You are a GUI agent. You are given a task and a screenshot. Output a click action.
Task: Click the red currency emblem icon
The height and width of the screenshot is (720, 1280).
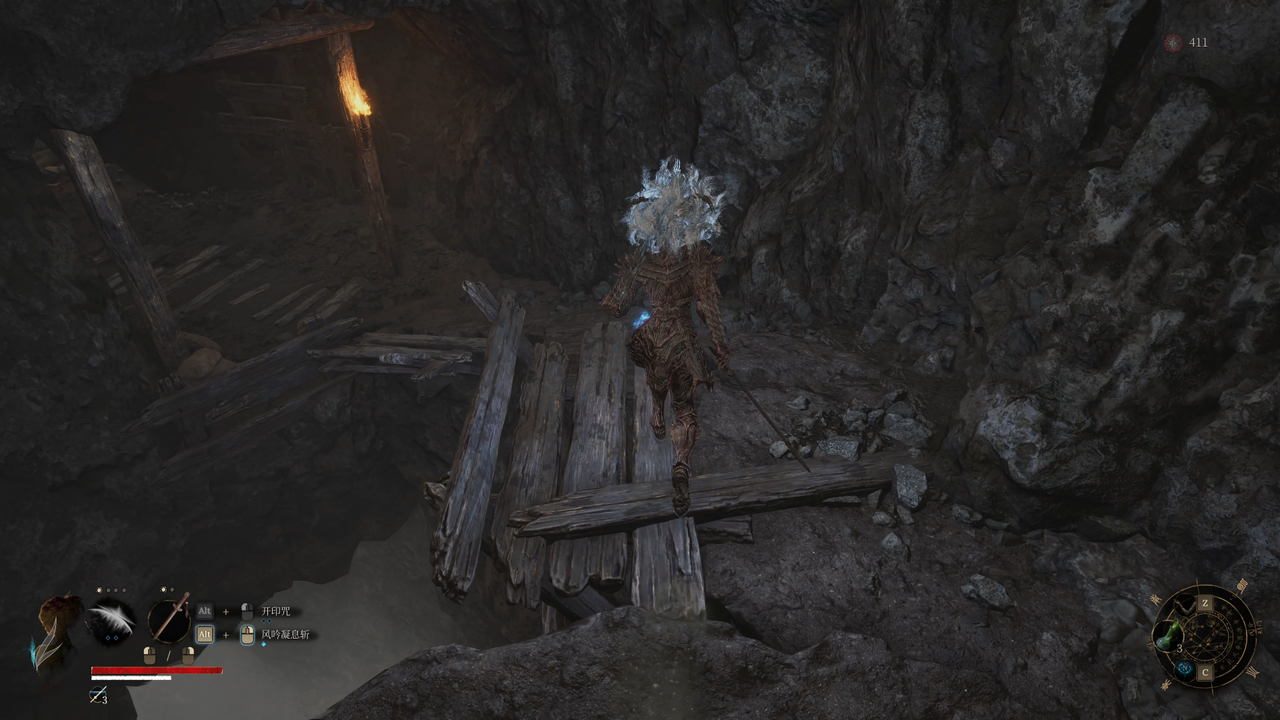click(x=1173, y=43)
